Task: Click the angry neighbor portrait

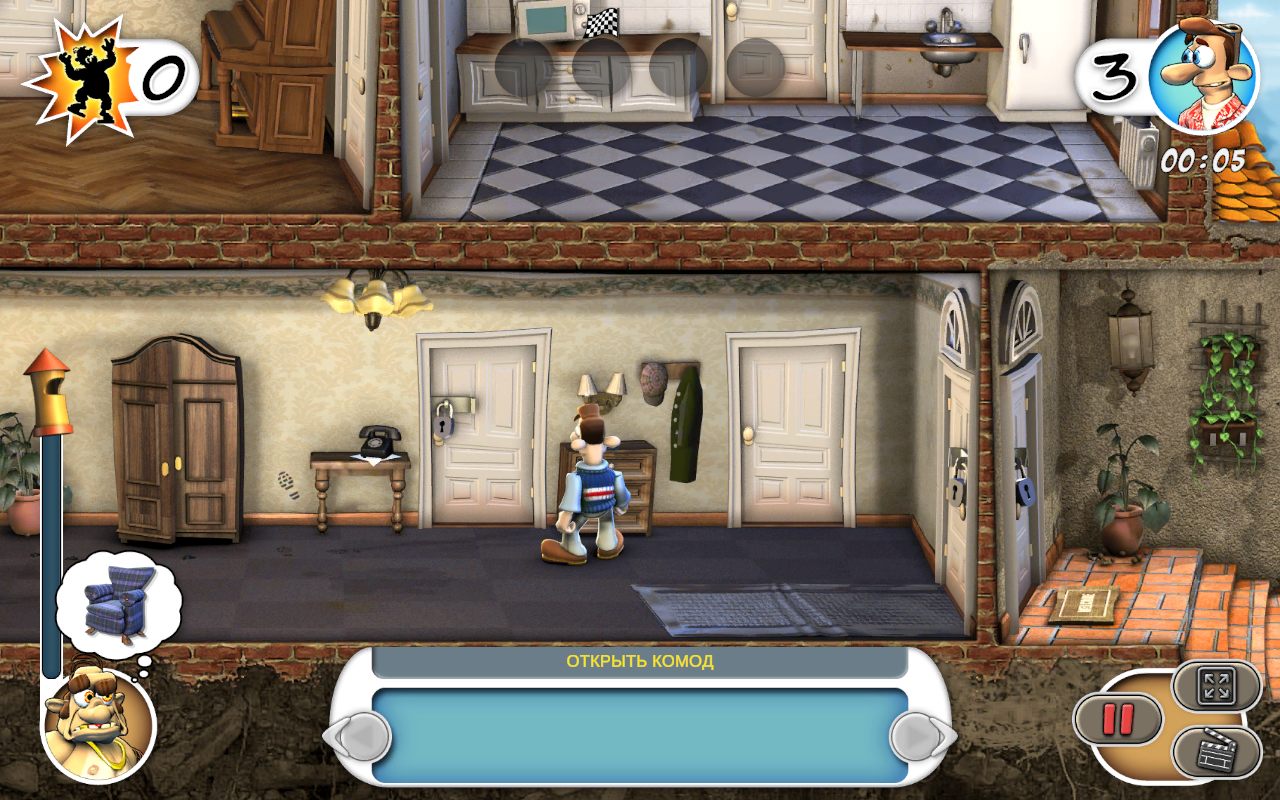Action: pos(98,724)
